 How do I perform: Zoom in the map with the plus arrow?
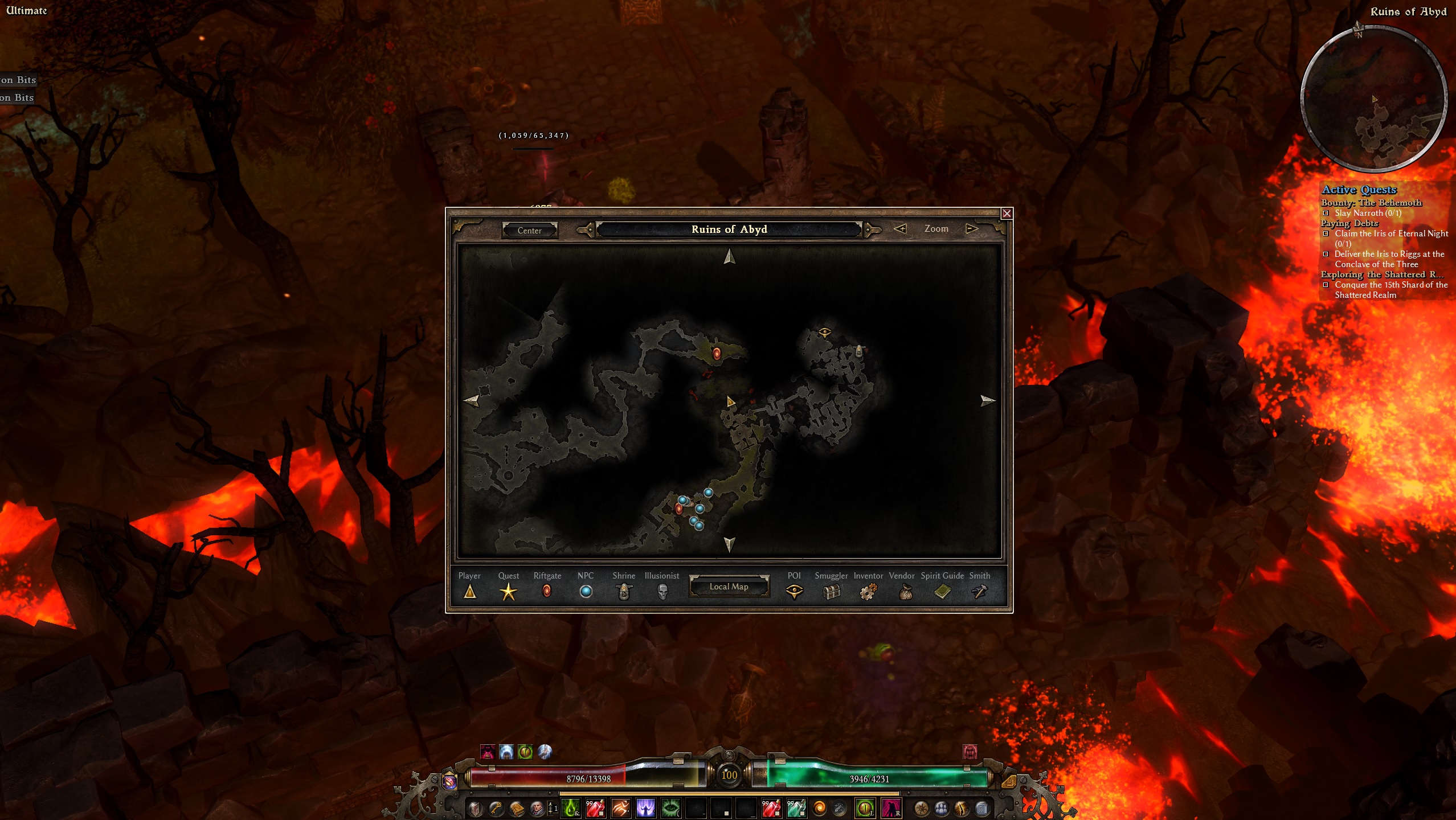971,229
